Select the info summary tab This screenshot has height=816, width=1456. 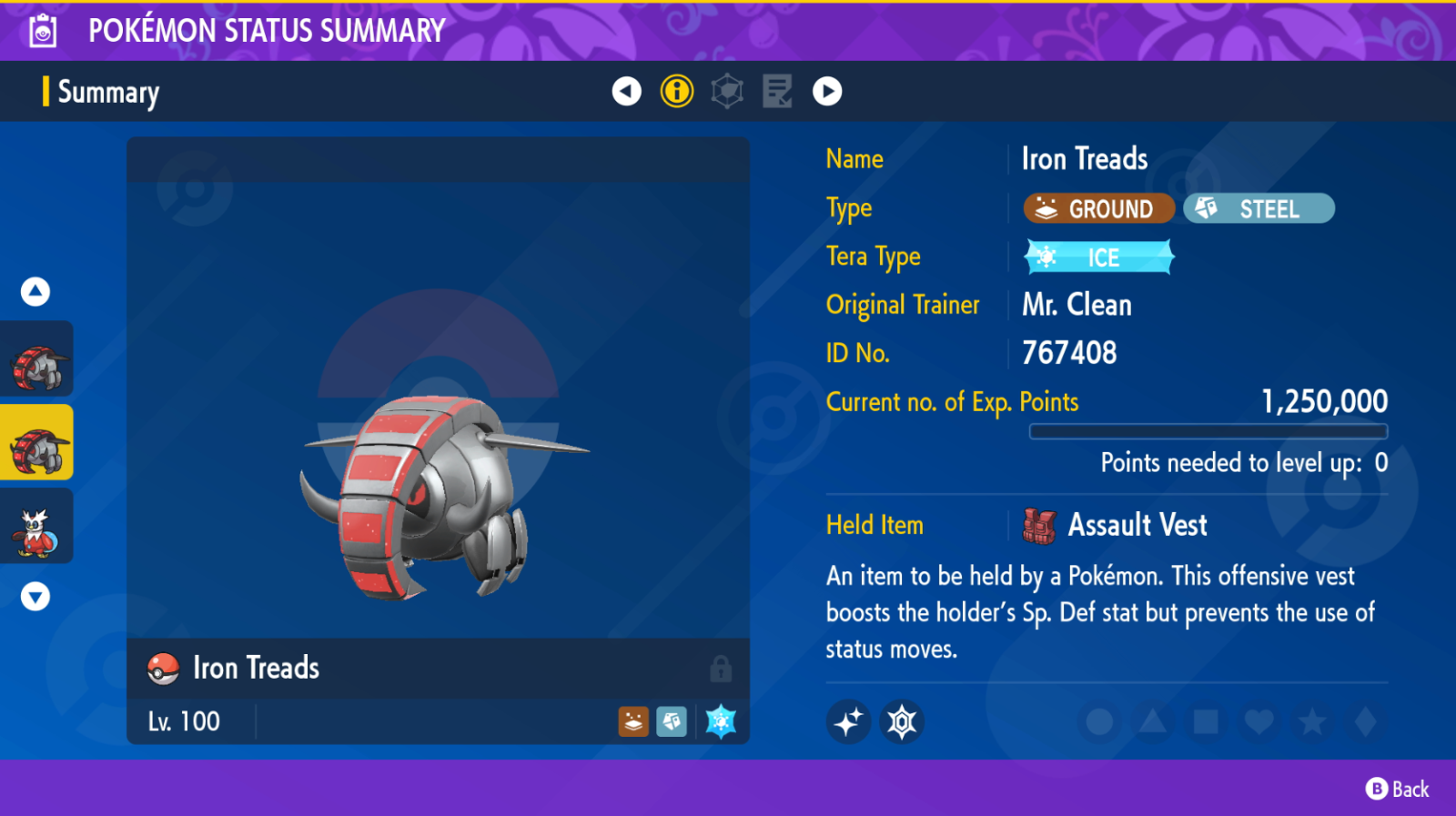click(677, 91)
